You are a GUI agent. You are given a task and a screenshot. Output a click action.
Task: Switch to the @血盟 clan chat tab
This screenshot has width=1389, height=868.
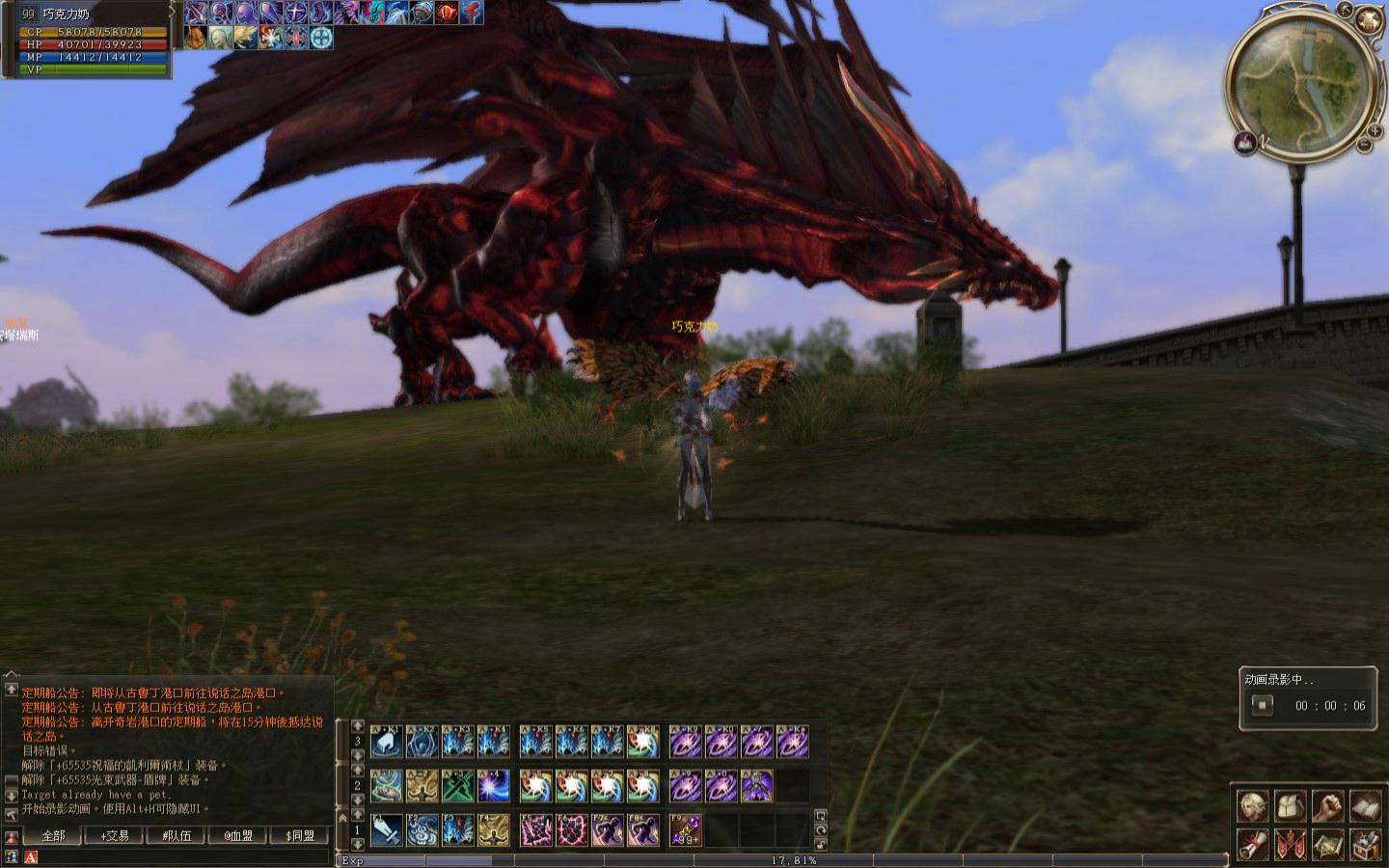pos(238,835)
